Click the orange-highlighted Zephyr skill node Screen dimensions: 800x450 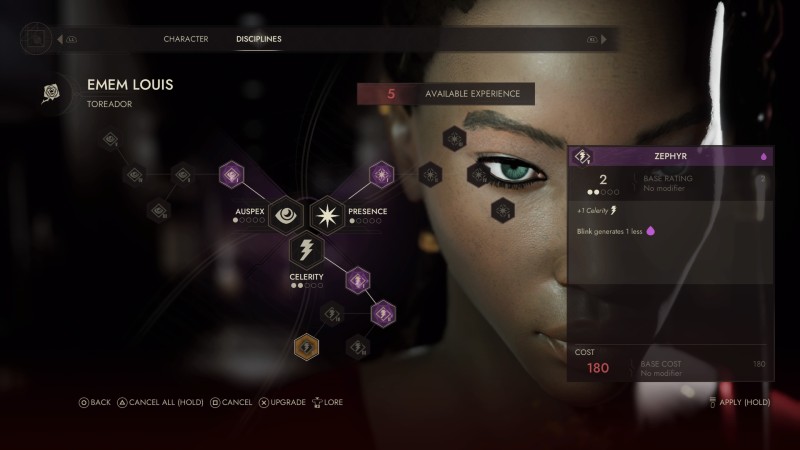point(307,347)
